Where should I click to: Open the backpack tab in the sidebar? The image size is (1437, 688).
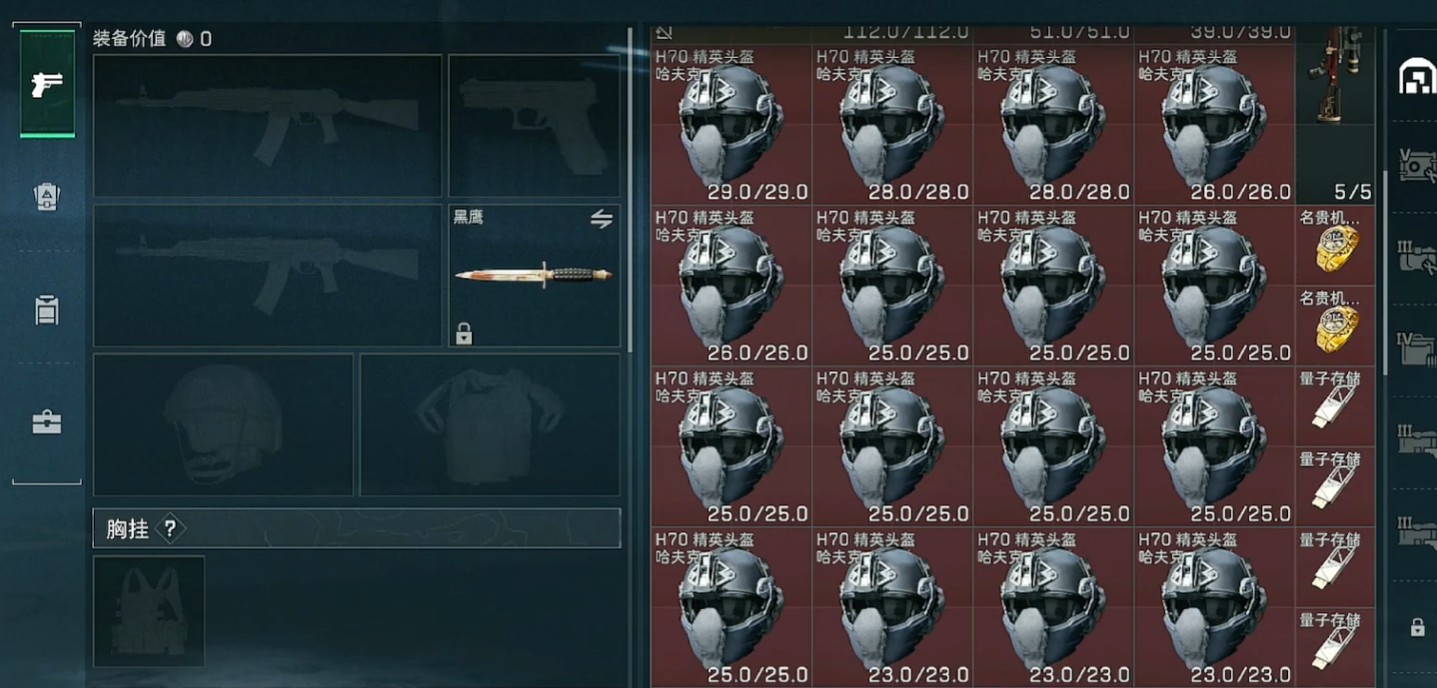(x=47, y=197)
